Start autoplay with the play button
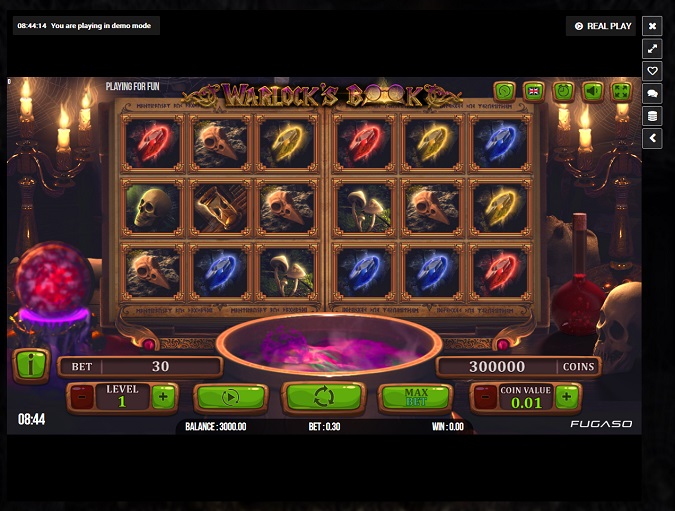675x511 pixels. tap(230, 397)
